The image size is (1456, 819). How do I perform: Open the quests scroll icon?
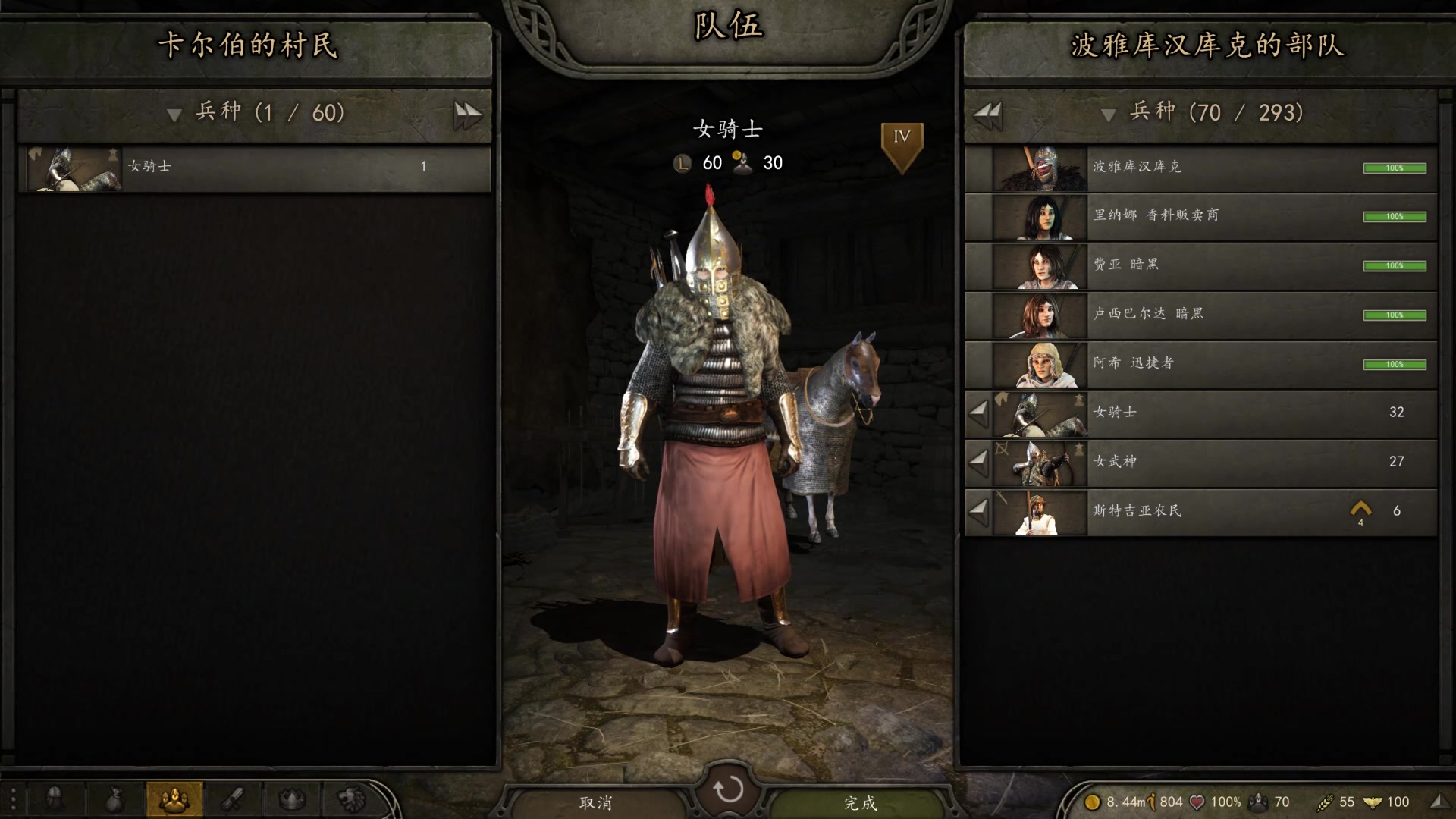tap(233, 799)
